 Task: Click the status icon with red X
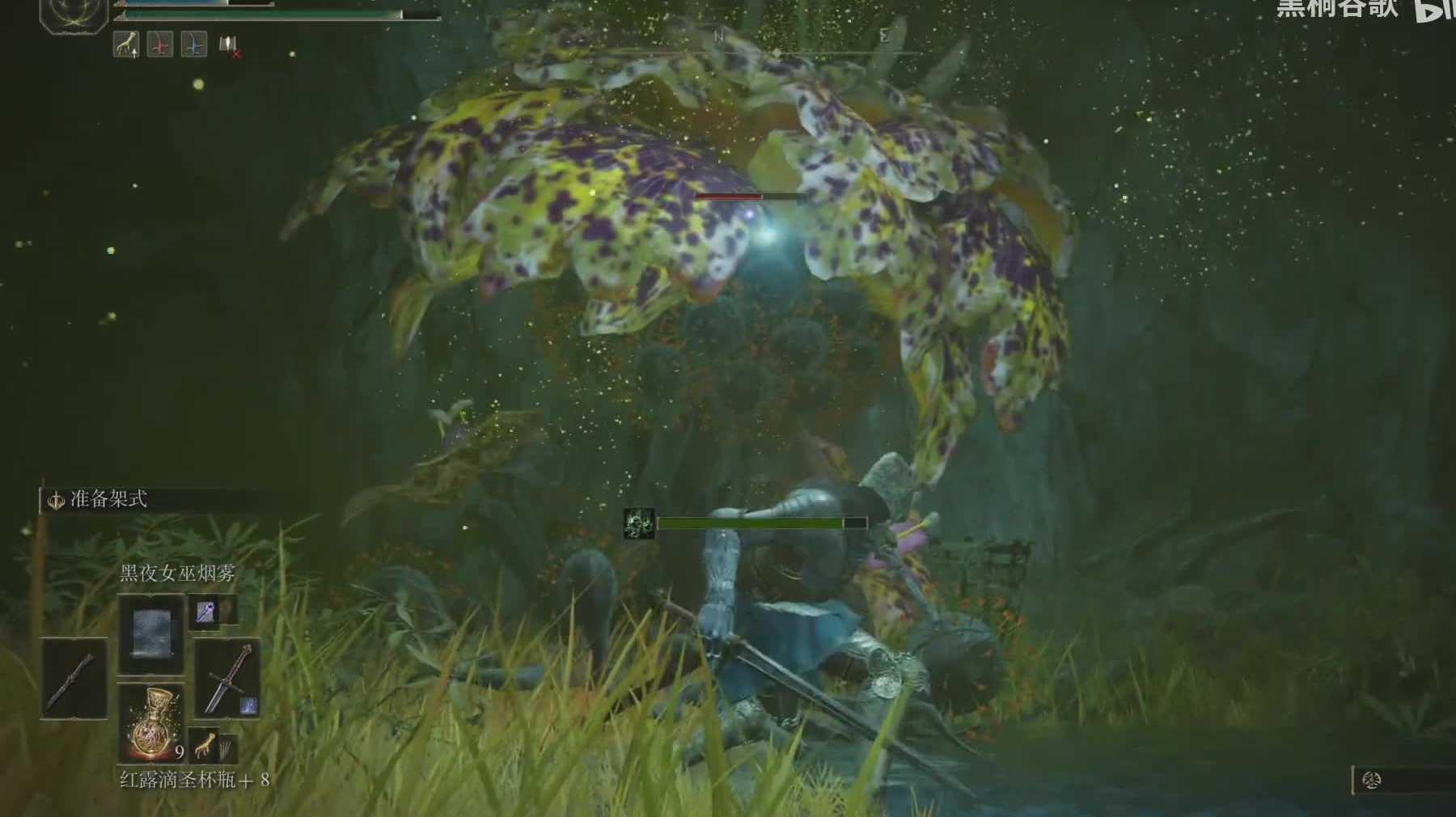(229, 46)
